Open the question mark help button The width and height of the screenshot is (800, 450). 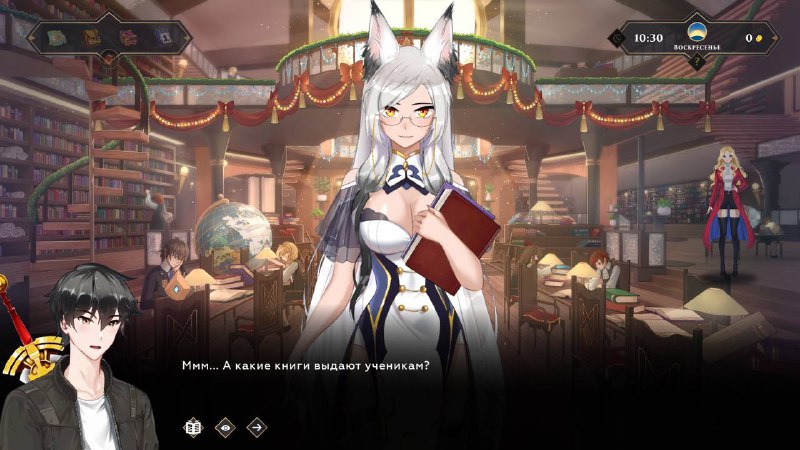pos(697,62)
